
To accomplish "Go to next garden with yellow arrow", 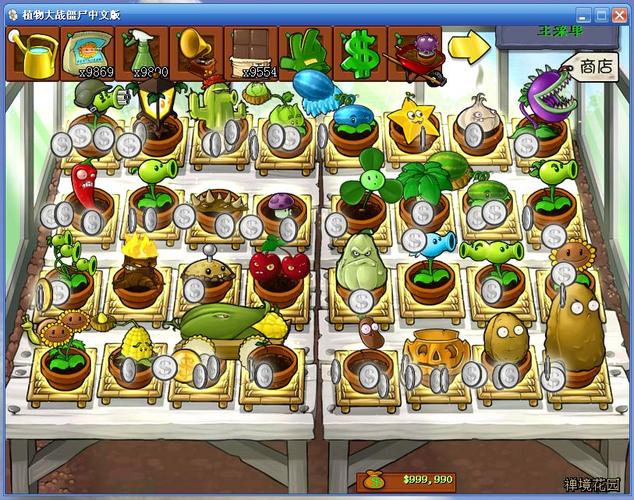I will pos(467,47).
